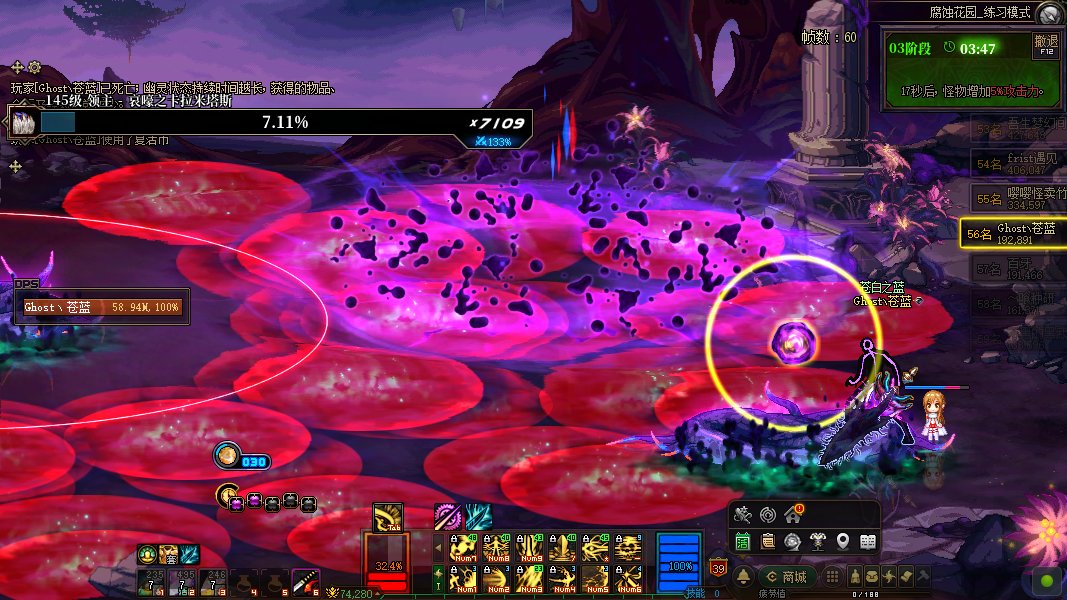Click the map pin icon
Viewport: 1067px width, 600px height.
coord(843,541)
